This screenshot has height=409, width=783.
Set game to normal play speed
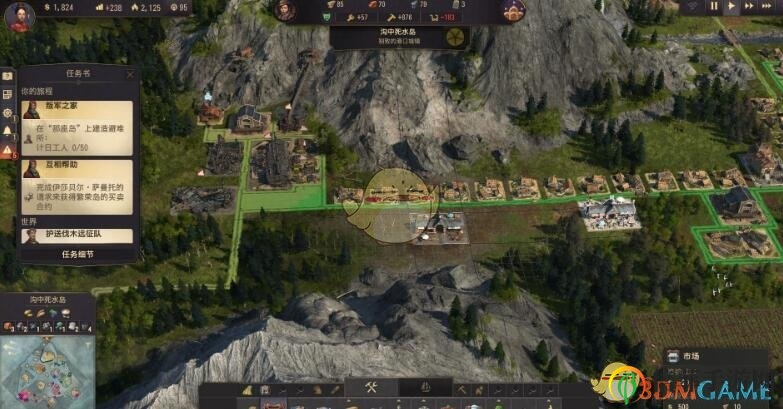733,6
